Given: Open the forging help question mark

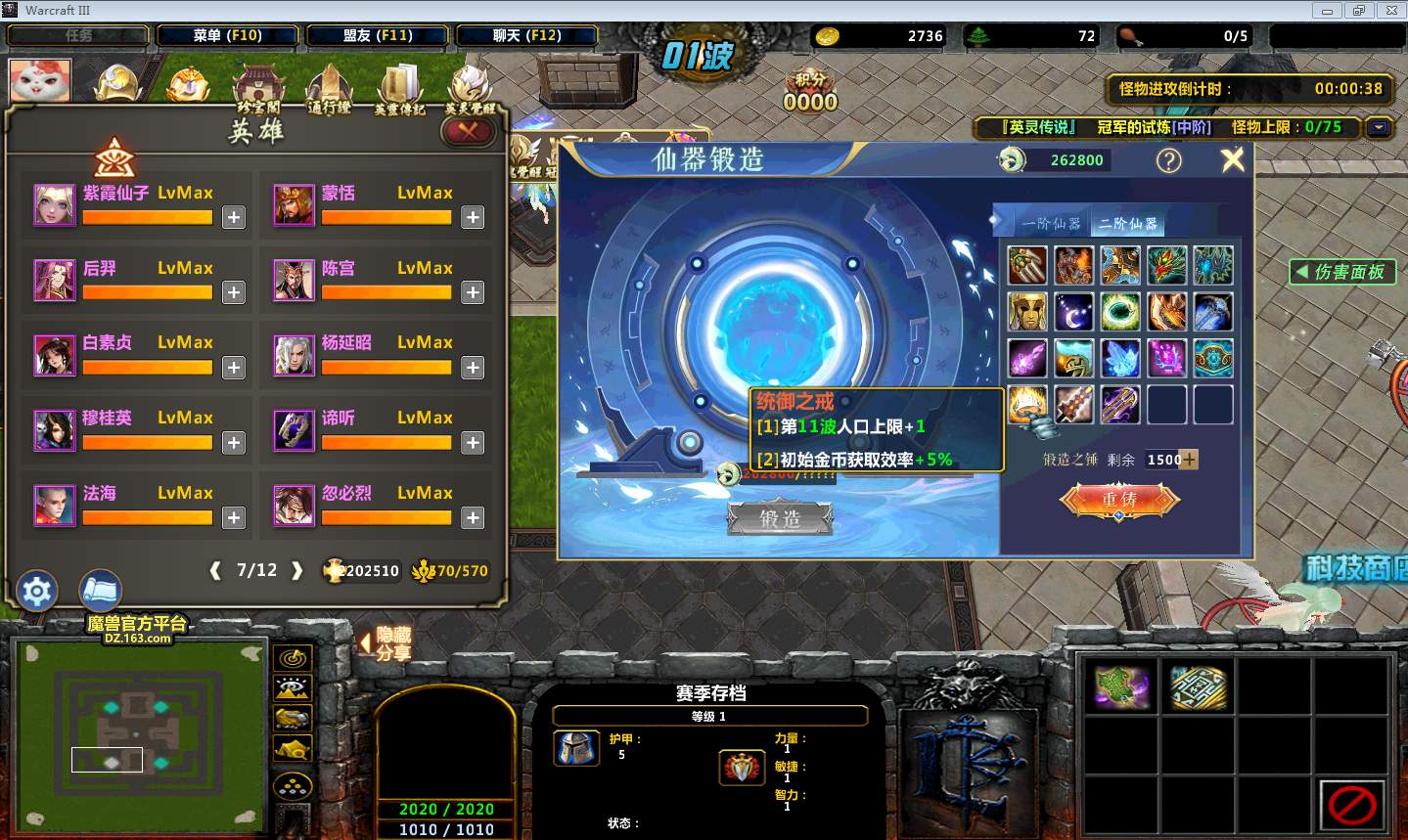Looking at the screenshot, I should [x=1169, y=160].
